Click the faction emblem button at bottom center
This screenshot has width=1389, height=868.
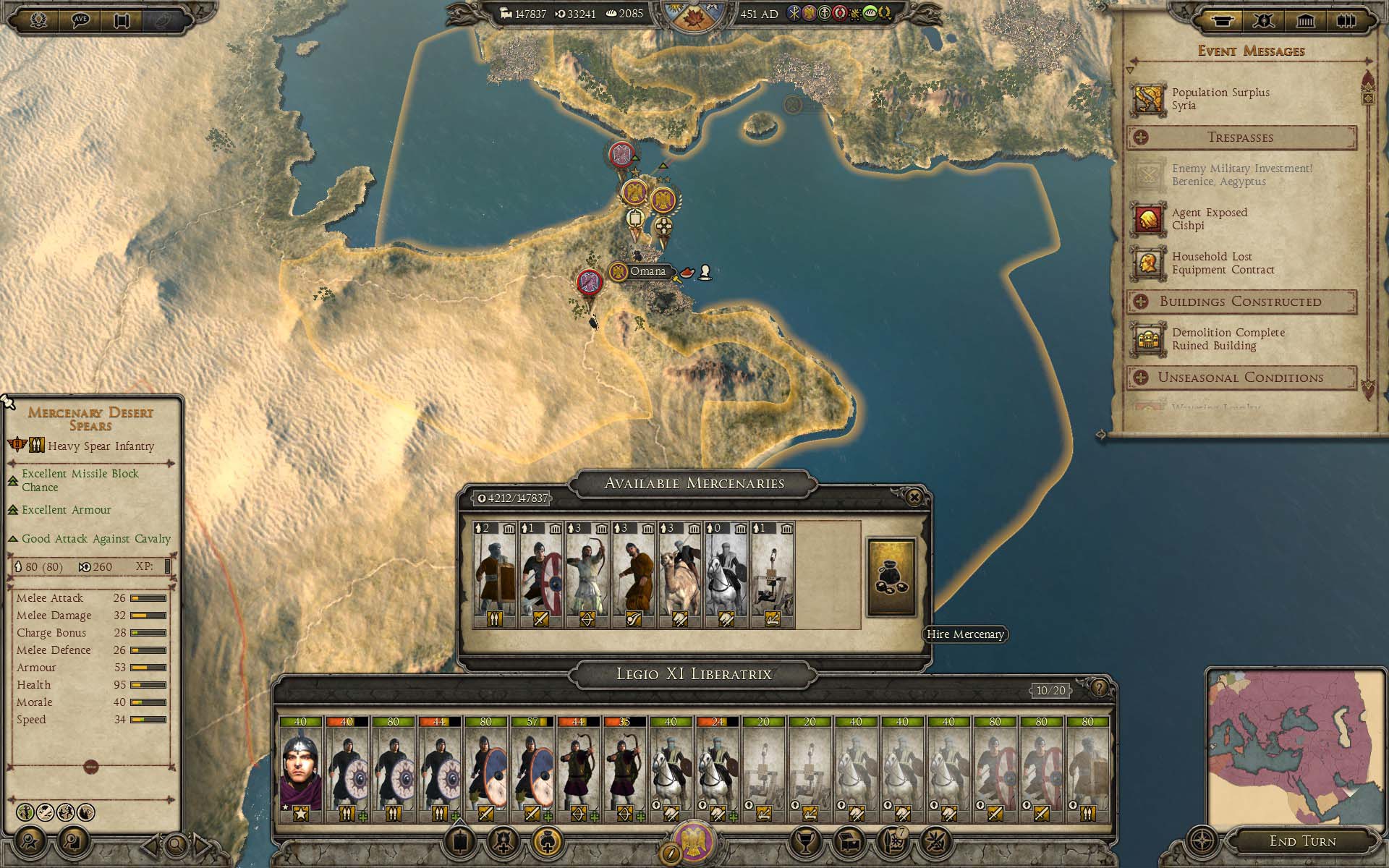[x=694, y=841]
